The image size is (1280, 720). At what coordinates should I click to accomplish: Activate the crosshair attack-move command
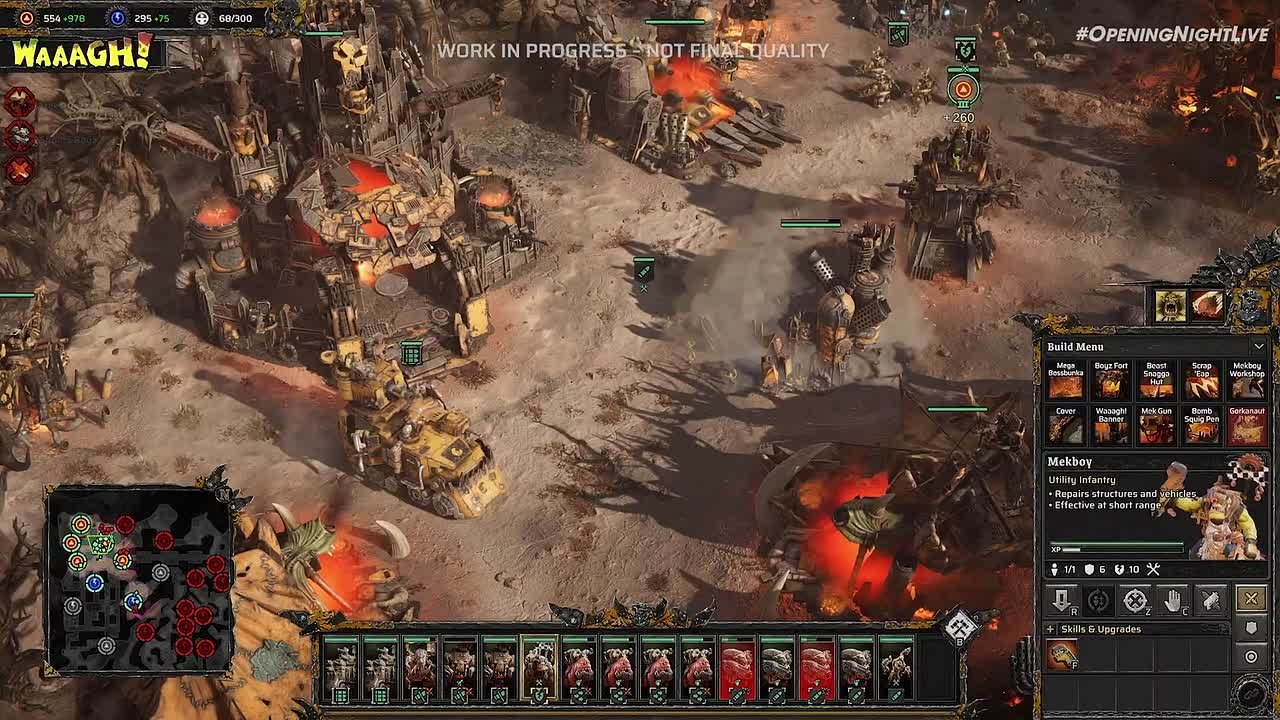point(1135,600)
